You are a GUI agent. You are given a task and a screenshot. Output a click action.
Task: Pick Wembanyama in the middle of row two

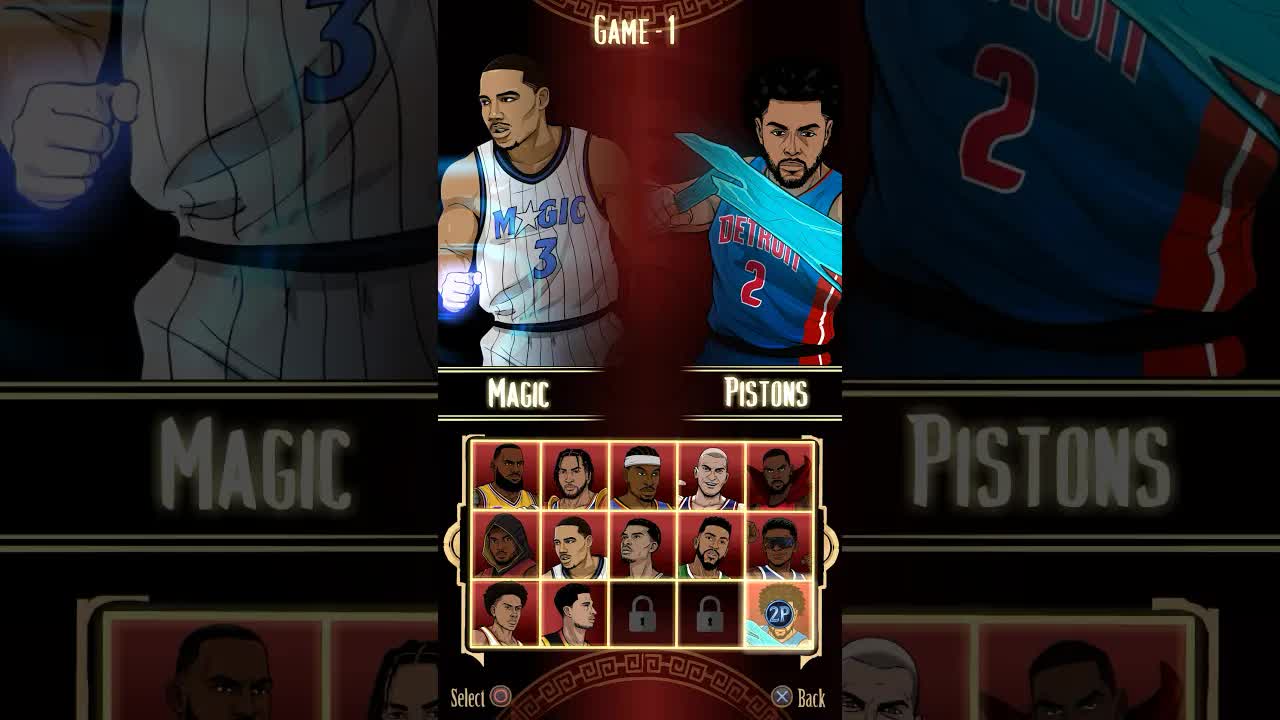639,545
